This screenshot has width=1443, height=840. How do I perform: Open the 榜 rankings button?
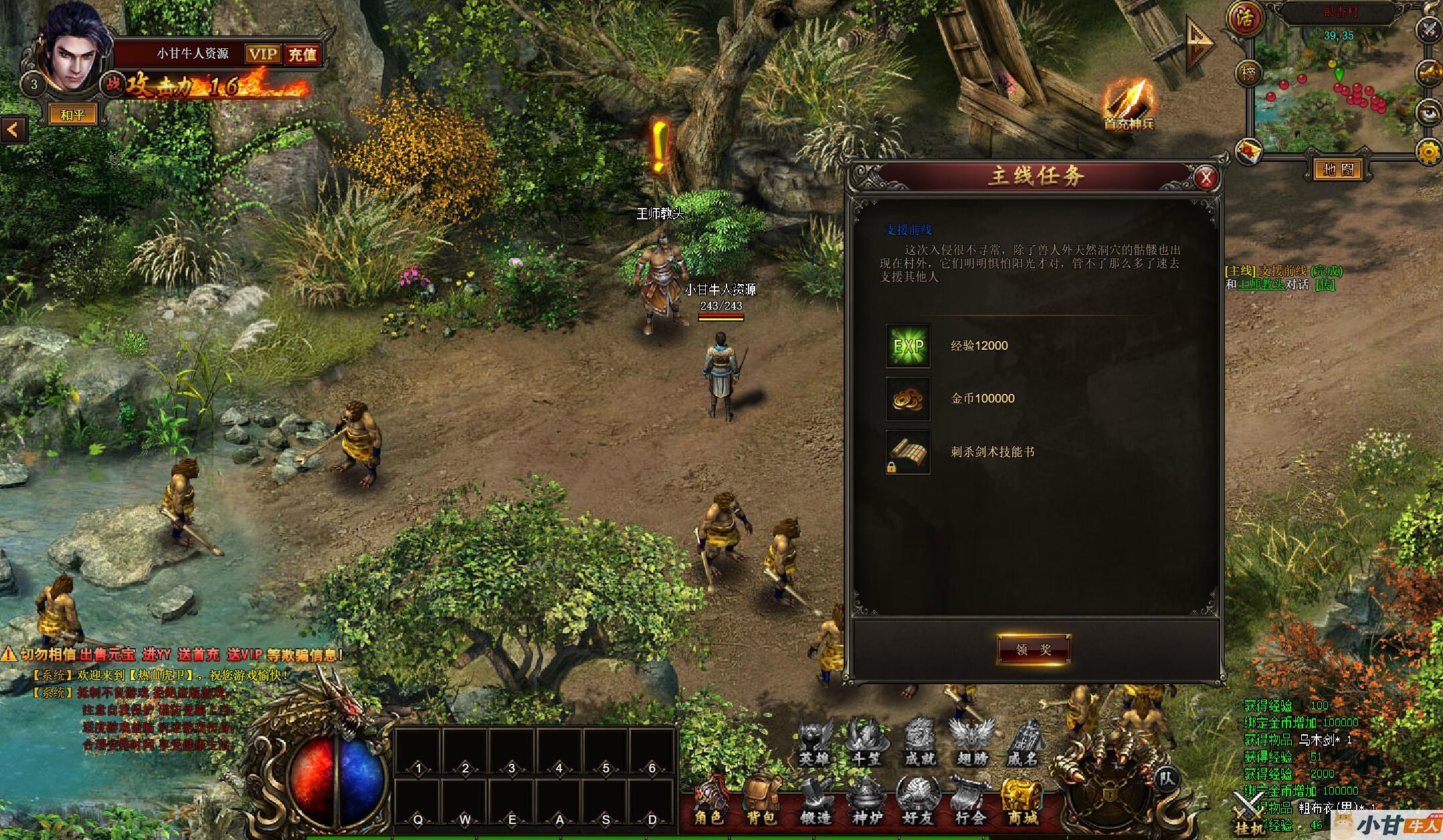click(x=1248, y=74)
